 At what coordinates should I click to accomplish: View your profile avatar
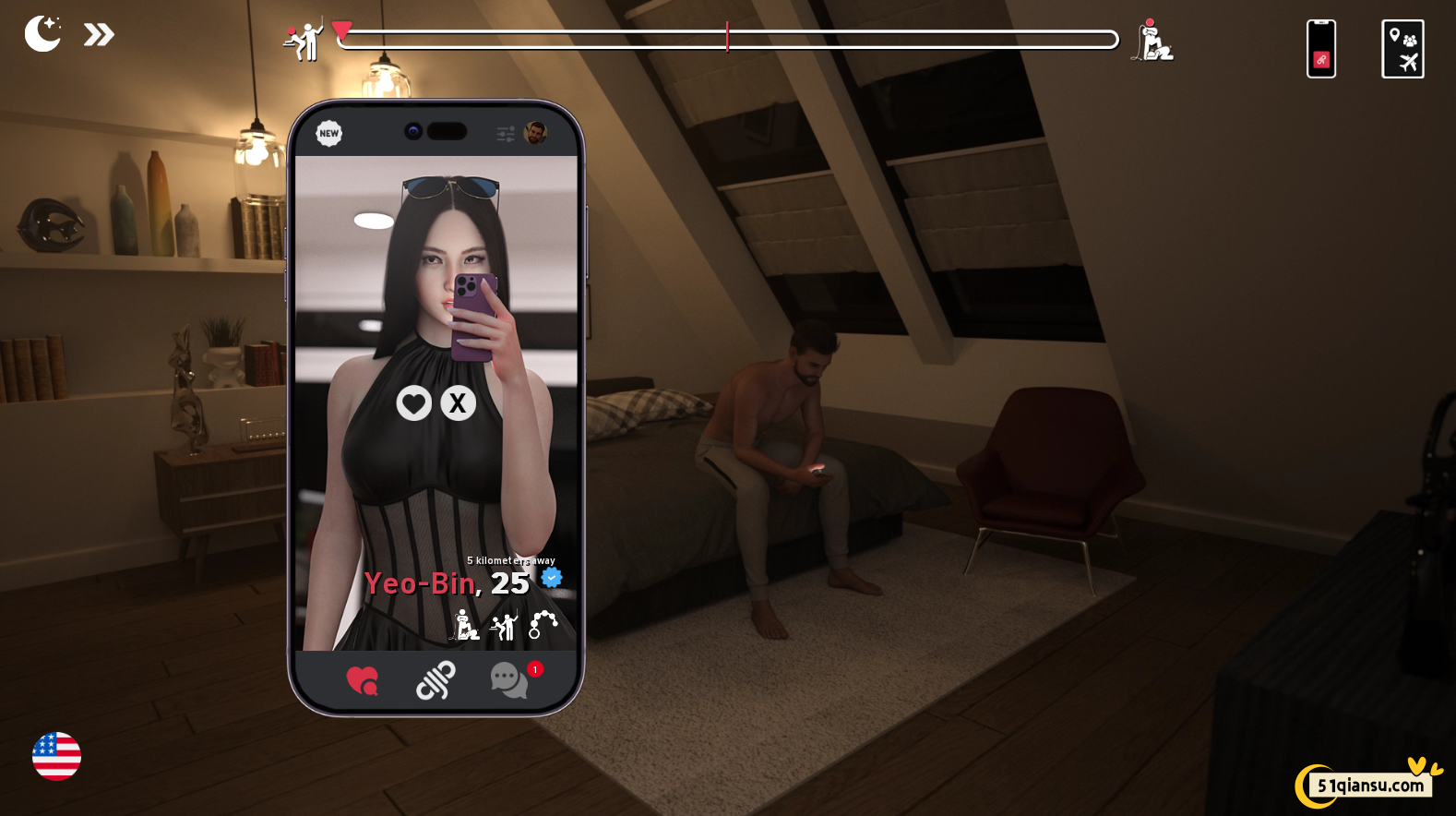(535, 133)
